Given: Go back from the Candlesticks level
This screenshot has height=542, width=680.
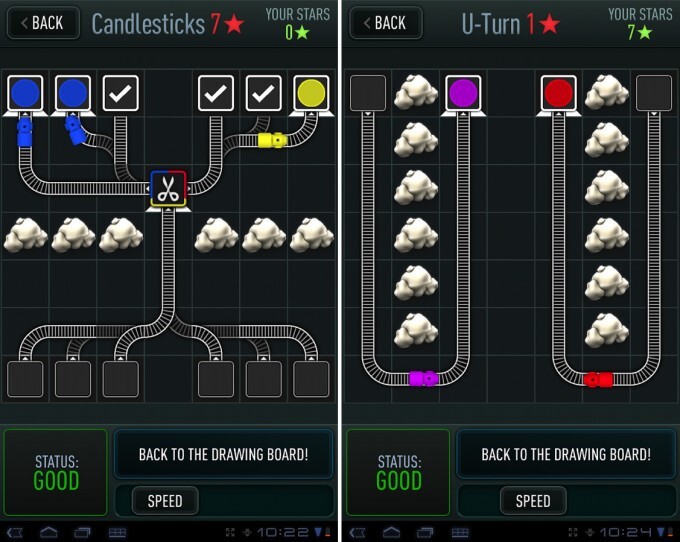Looking at the screenshot, I should pyautogui.click(x=40, y=23).
